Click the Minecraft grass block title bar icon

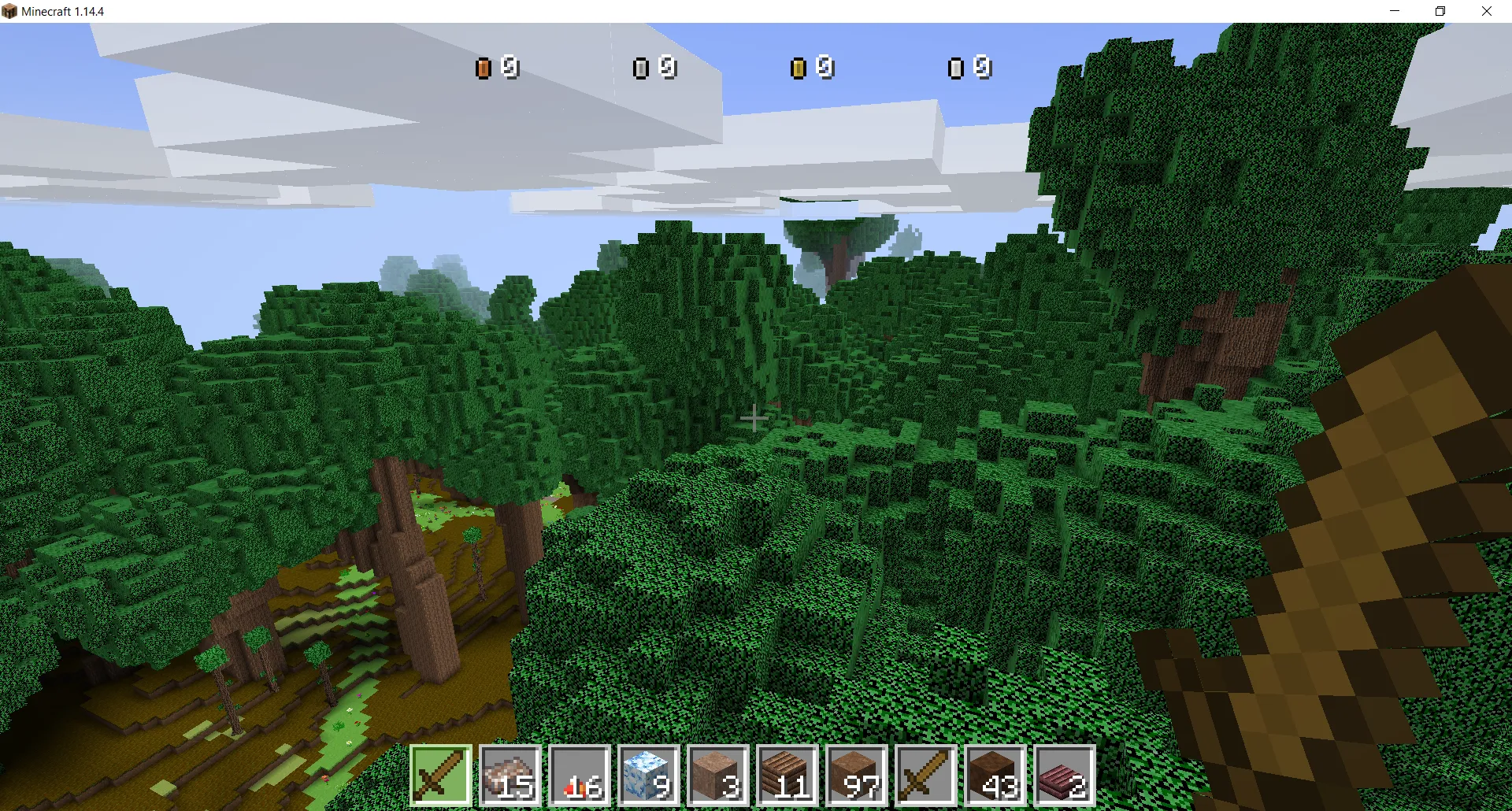[x=11, y=11]
